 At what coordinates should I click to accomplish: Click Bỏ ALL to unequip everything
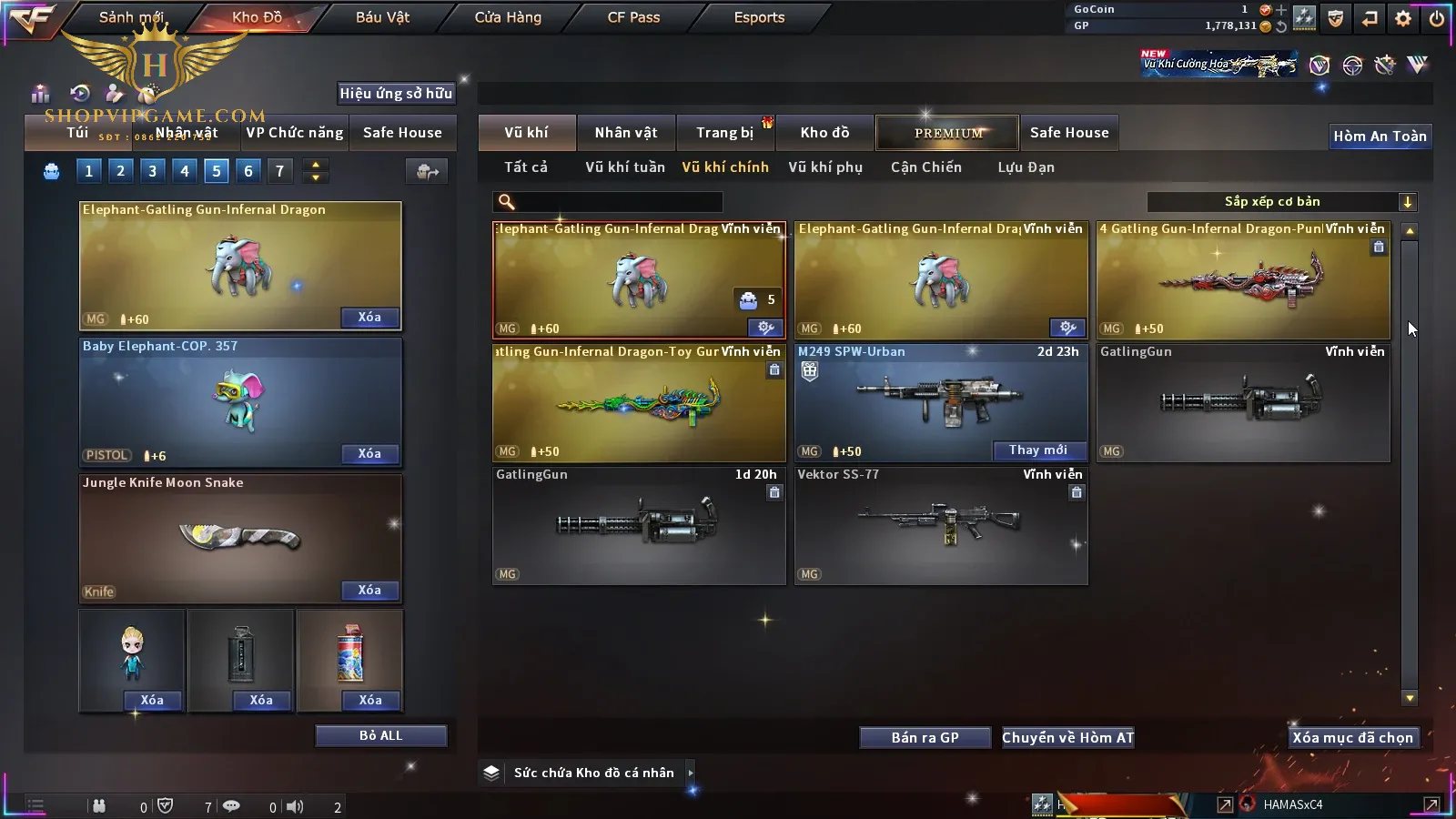point(380,735)
